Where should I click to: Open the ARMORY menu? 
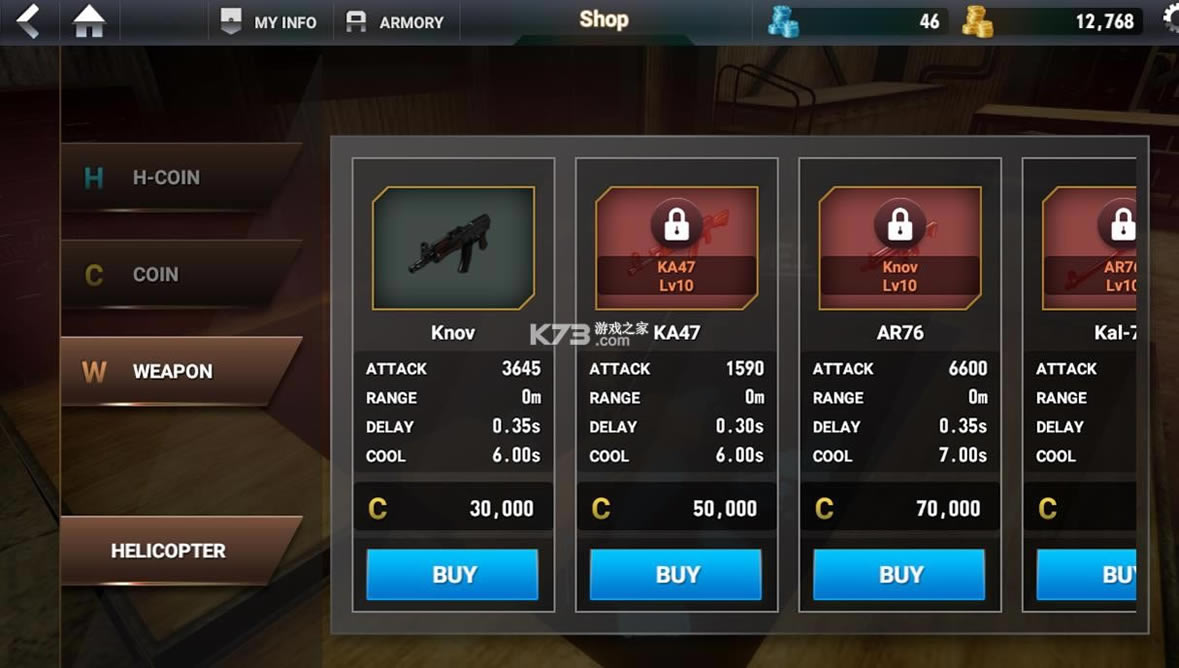pyautogui.click(x=395, y=22)
